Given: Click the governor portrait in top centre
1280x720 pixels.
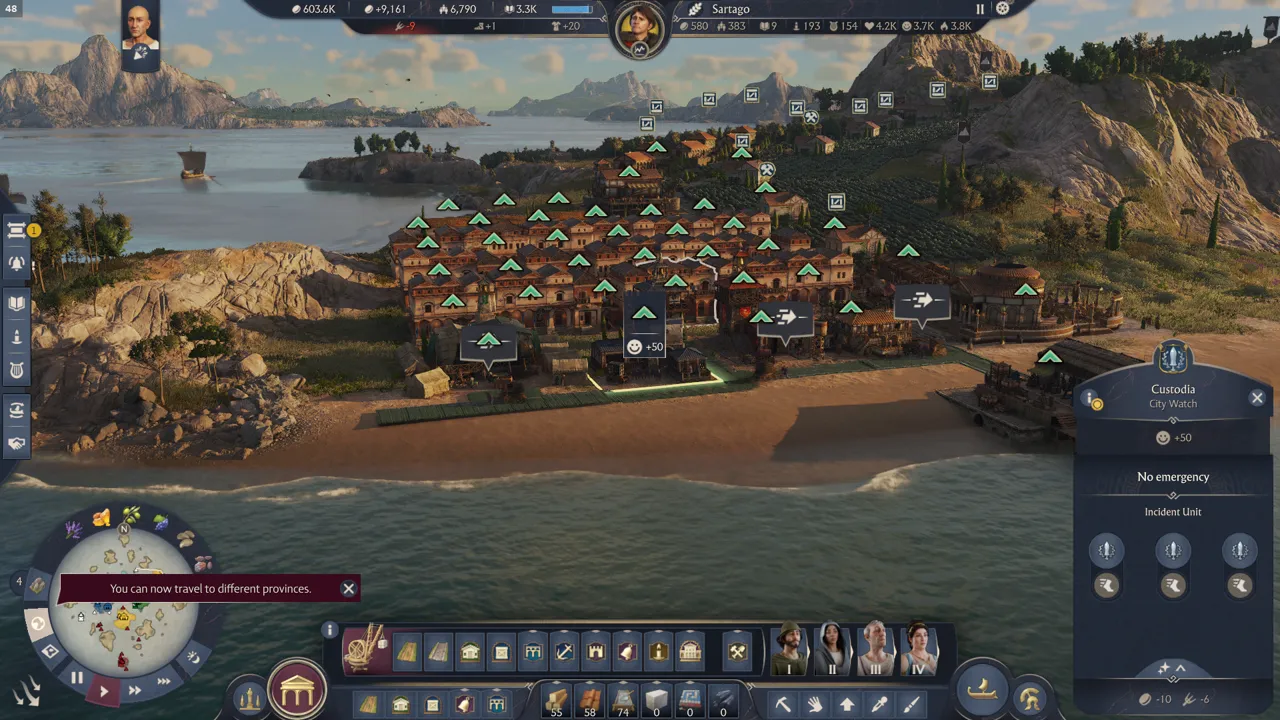Looking at the screenshot, I should (x=640, y=27).
